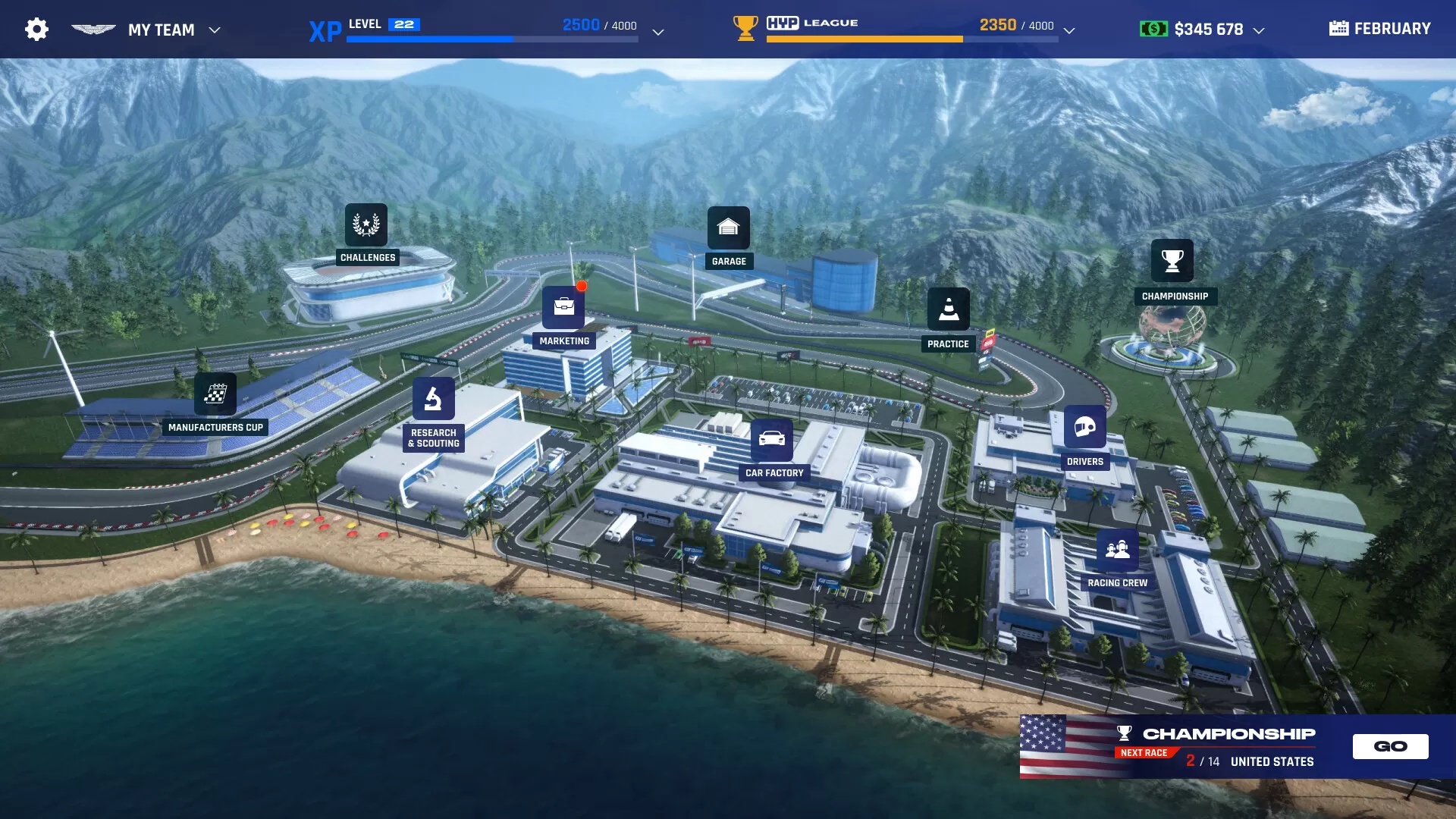This screenshot has height=819, width=1456.
Task: Open Research & Scouting microscope icon
Action: 435,398
